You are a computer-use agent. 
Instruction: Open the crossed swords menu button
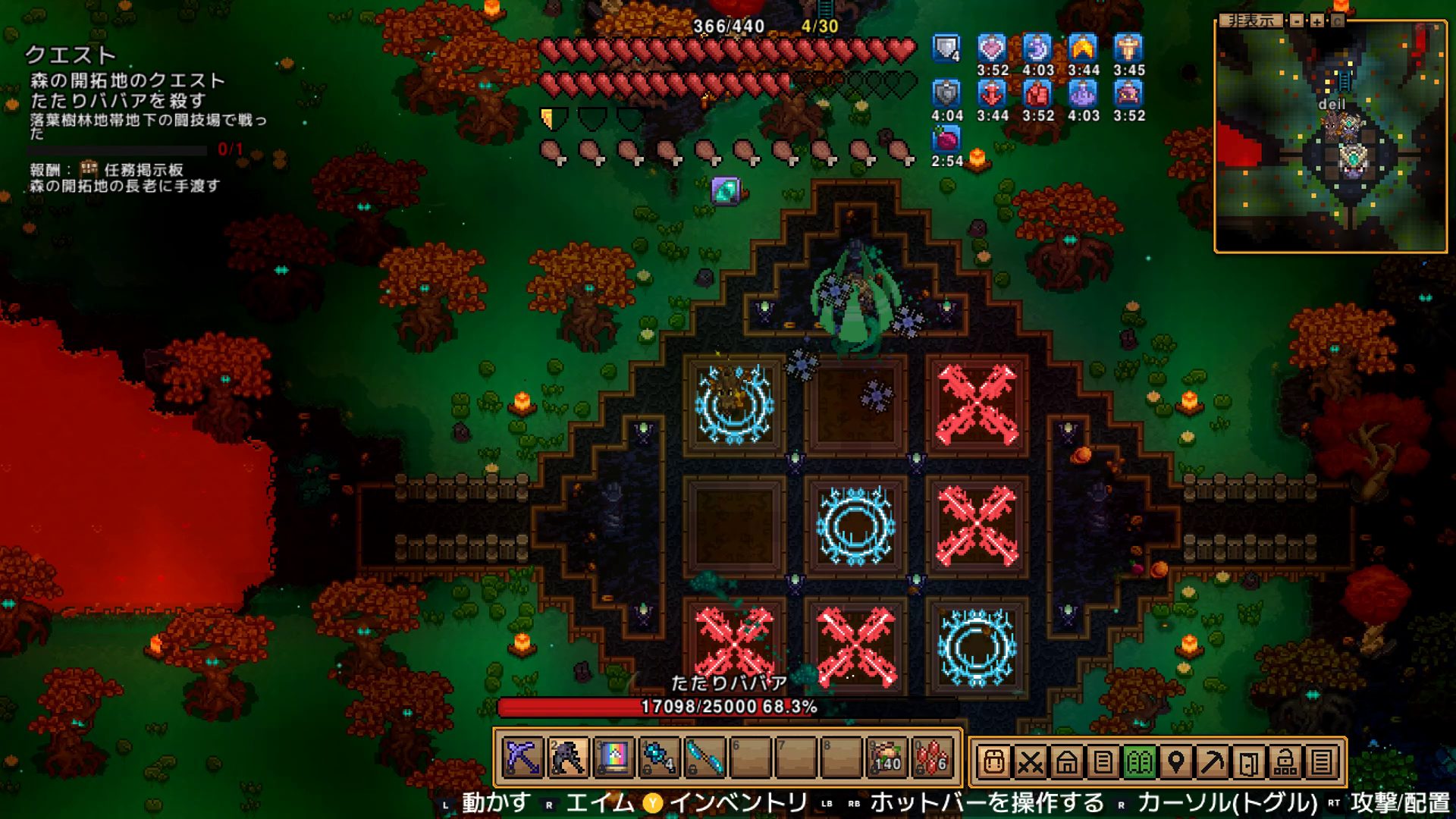click(1030, 761)
